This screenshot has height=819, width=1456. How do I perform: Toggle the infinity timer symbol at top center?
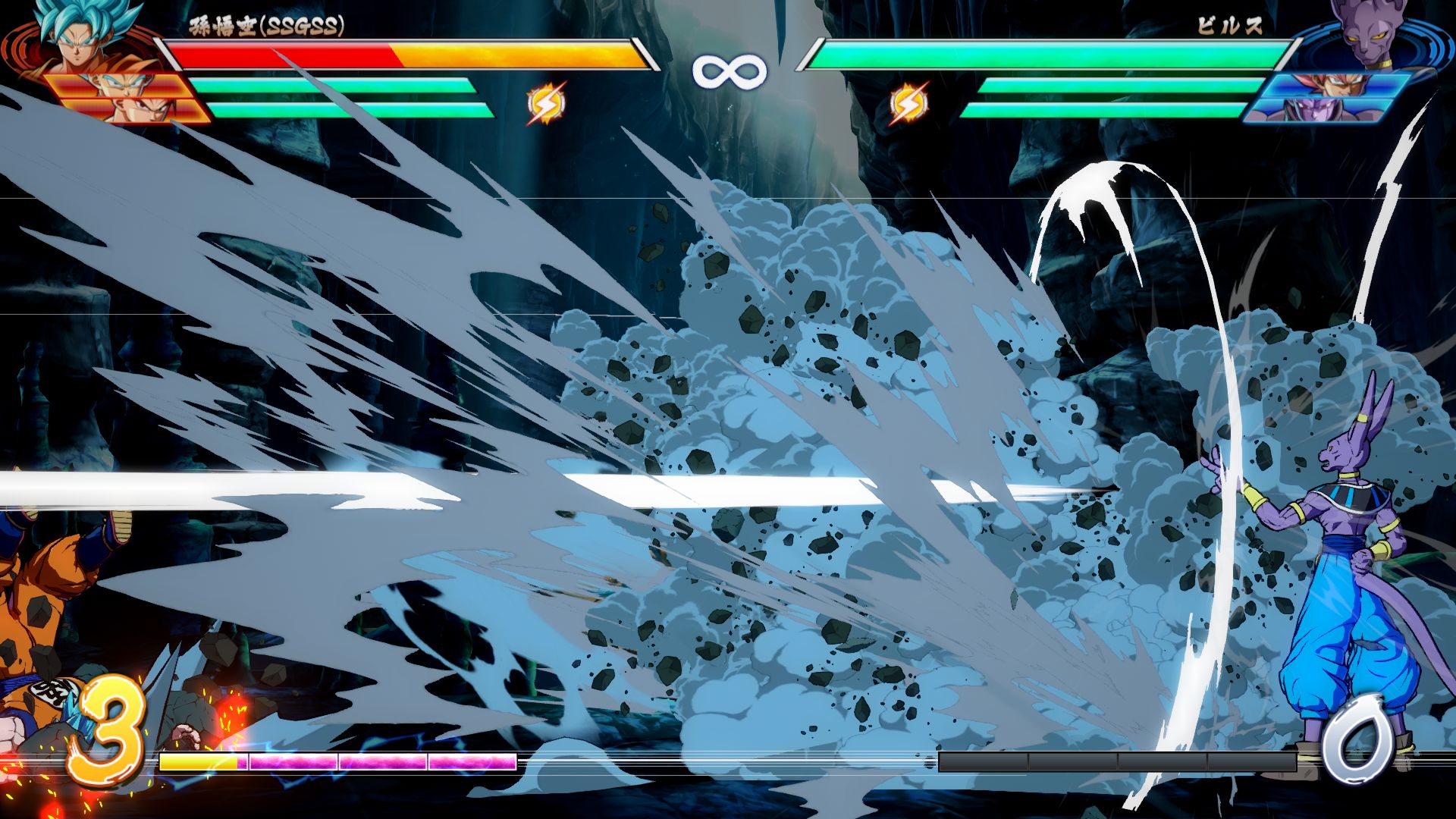(728, 72)
